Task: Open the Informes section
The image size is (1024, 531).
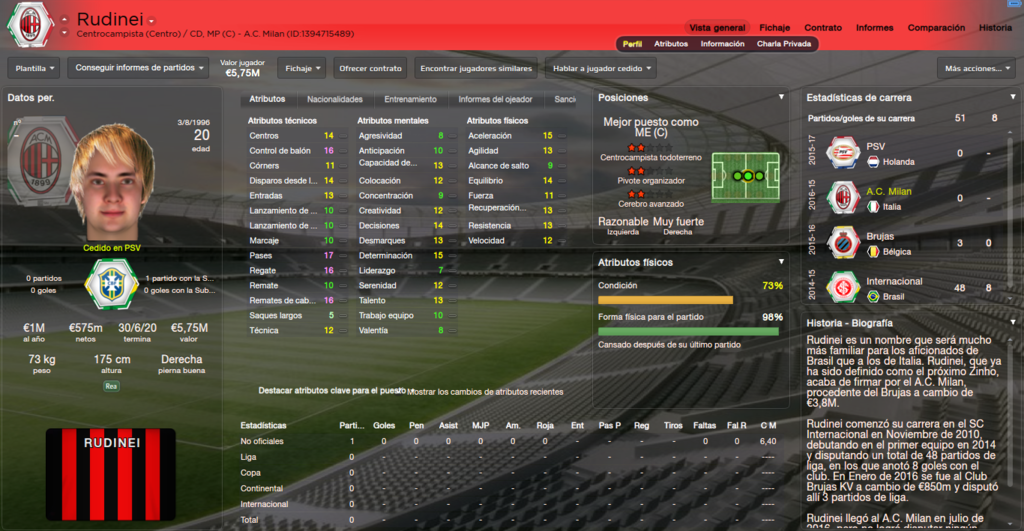Action: pos(874,28)
